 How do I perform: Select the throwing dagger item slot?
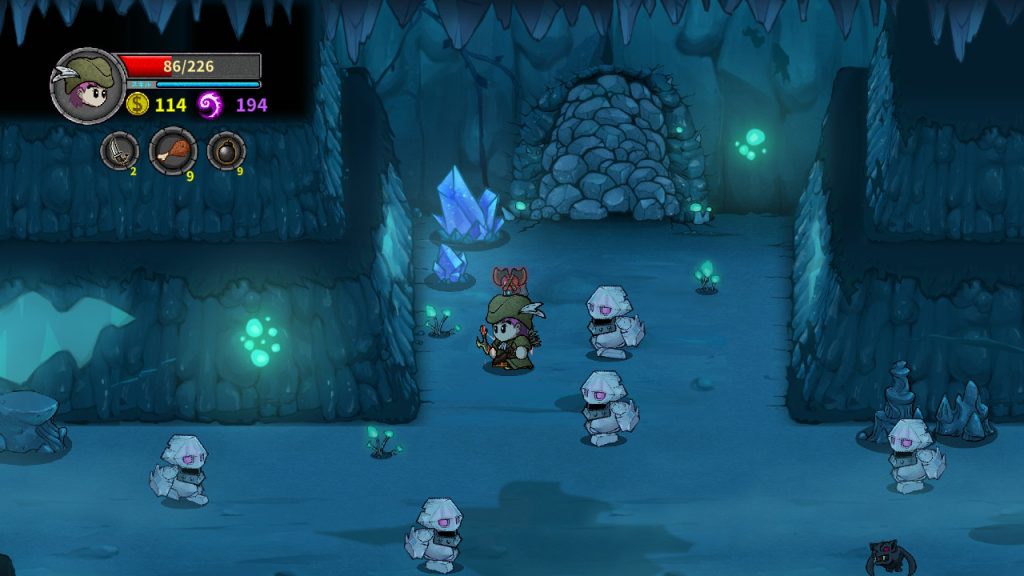[x=119, y=151]
